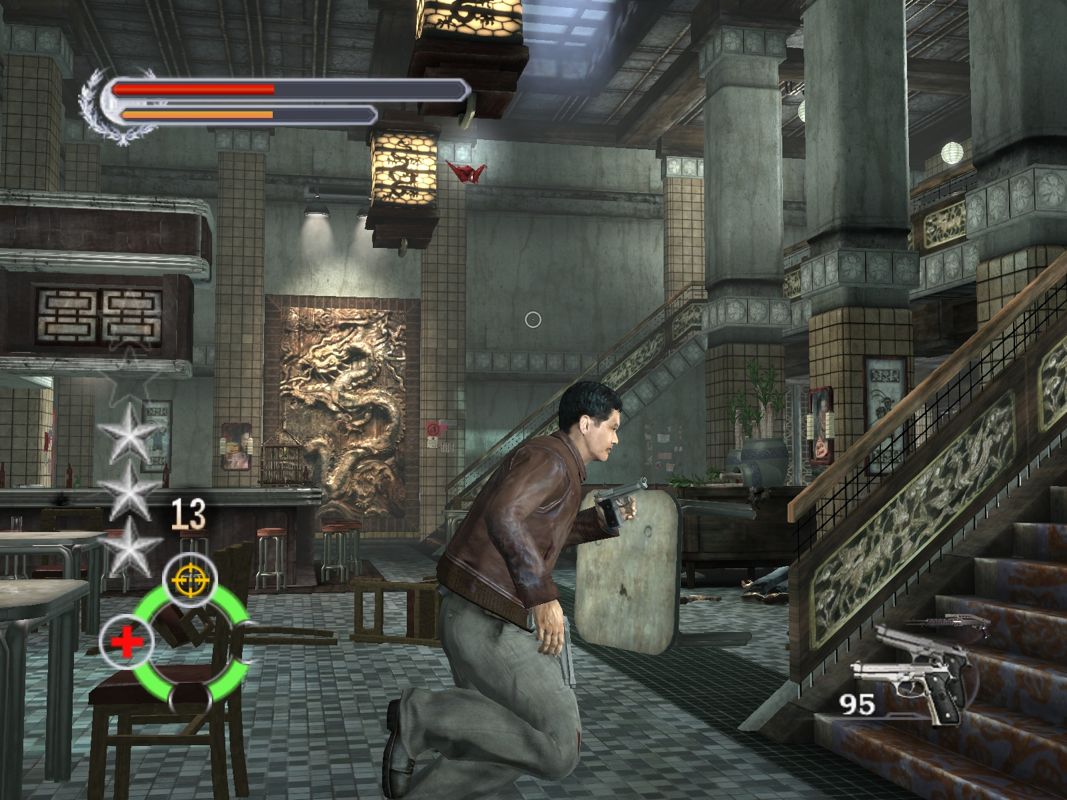Activate the red cross health boost icon

pyautogui.click(x=127, y=642)
